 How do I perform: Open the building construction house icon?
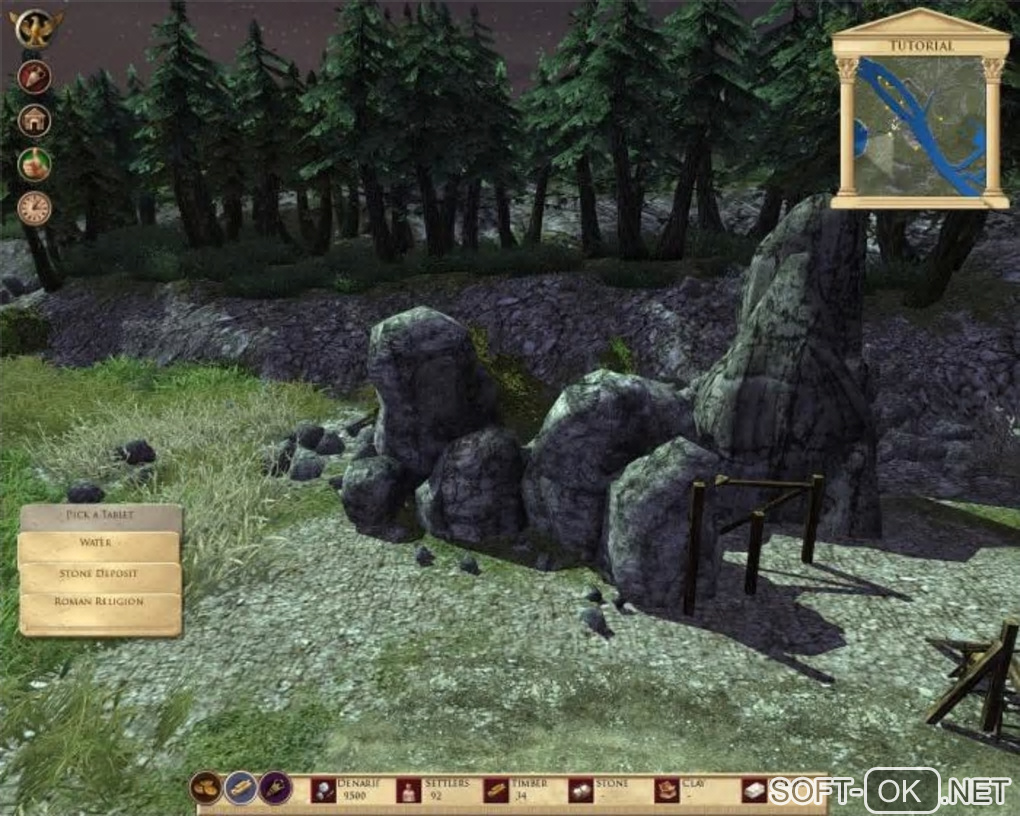coord(35,121)
